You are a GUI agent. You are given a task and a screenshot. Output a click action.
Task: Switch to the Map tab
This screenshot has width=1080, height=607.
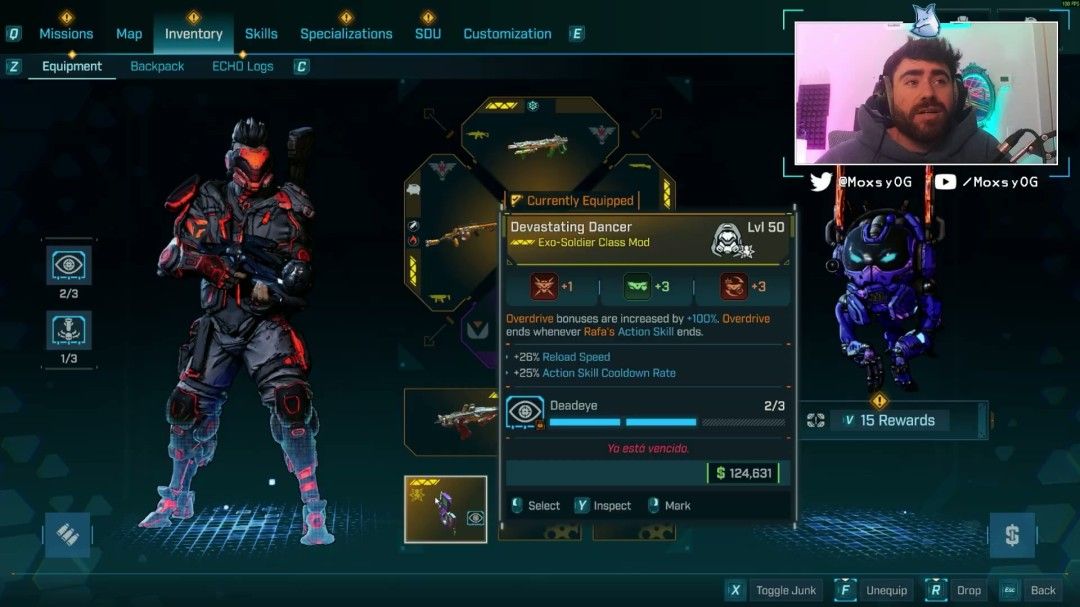[x=129, y=34]
